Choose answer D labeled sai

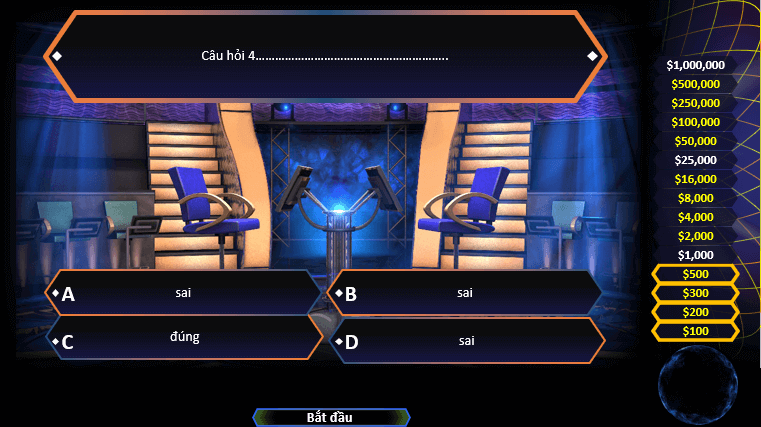467,341
